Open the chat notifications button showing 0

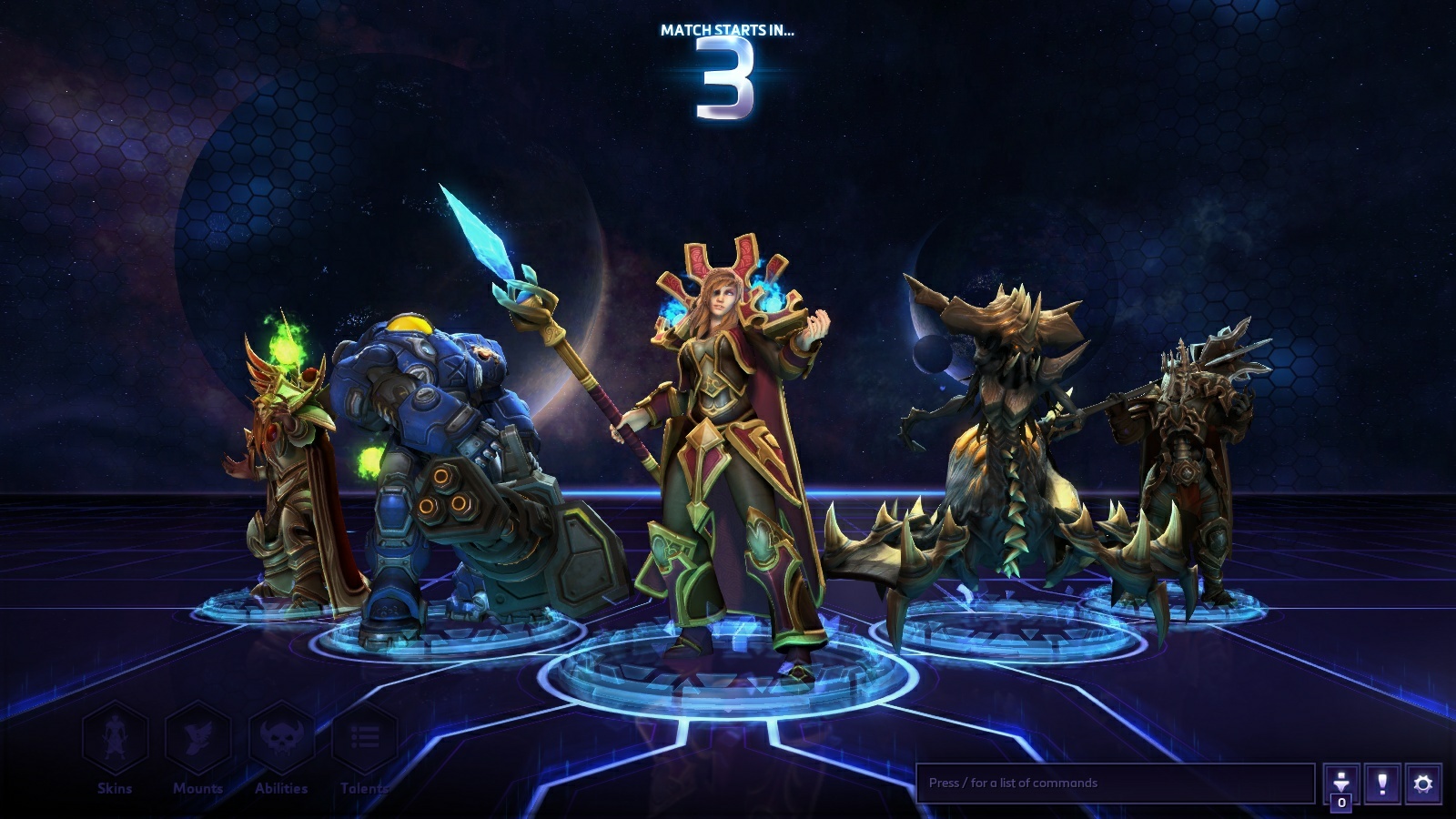(1341, 784)
